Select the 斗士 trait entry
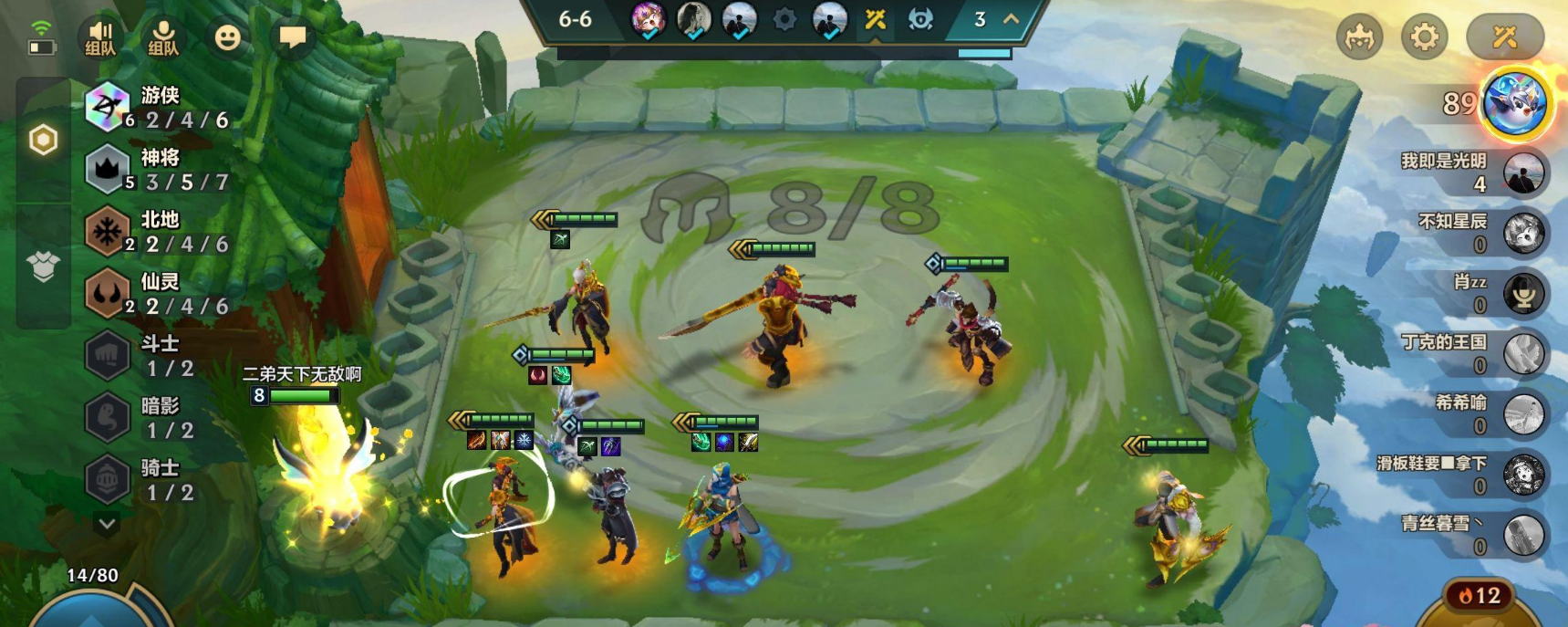The width and height of the screenshot is (1568, 627). coord(146,356)
